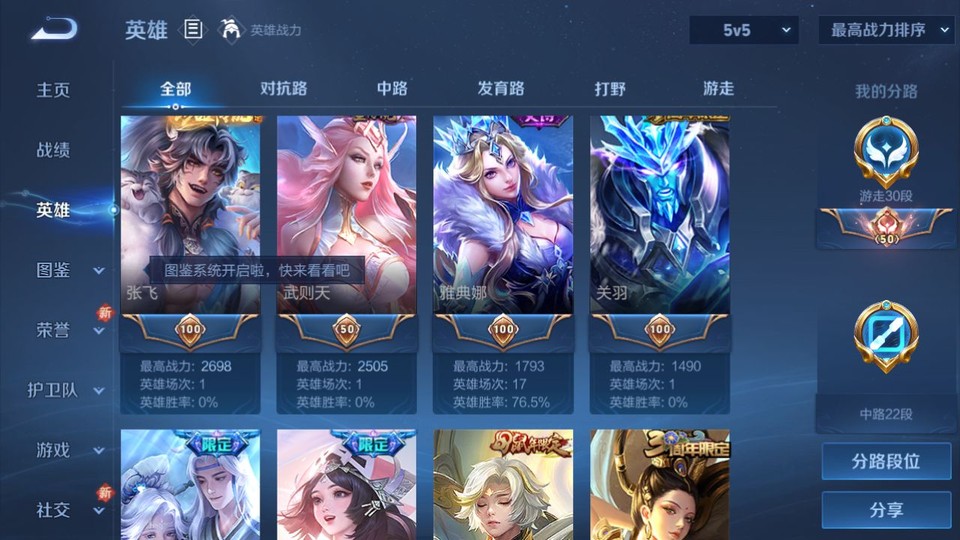
Task: Switch to the 打野 tab
Action: coord(610,88)
